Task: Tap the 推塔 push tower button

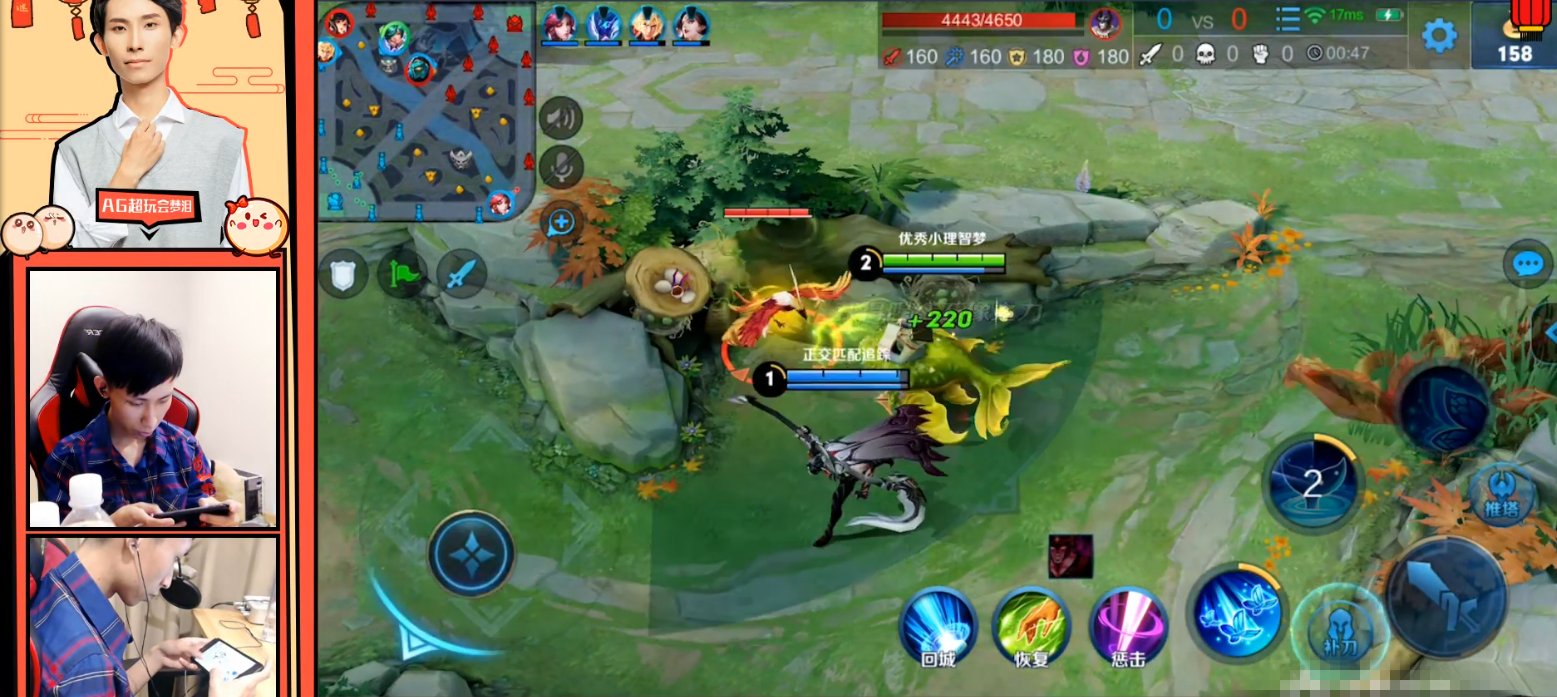Action: (1500, 494)
